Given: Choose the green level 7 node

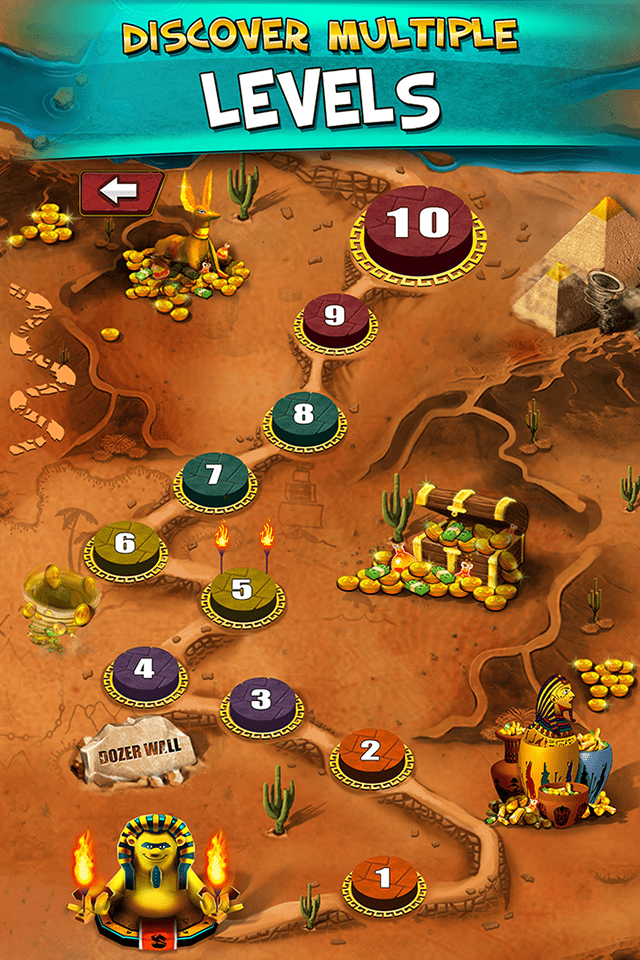Looking at the screenshot, I should pos(214,476).
